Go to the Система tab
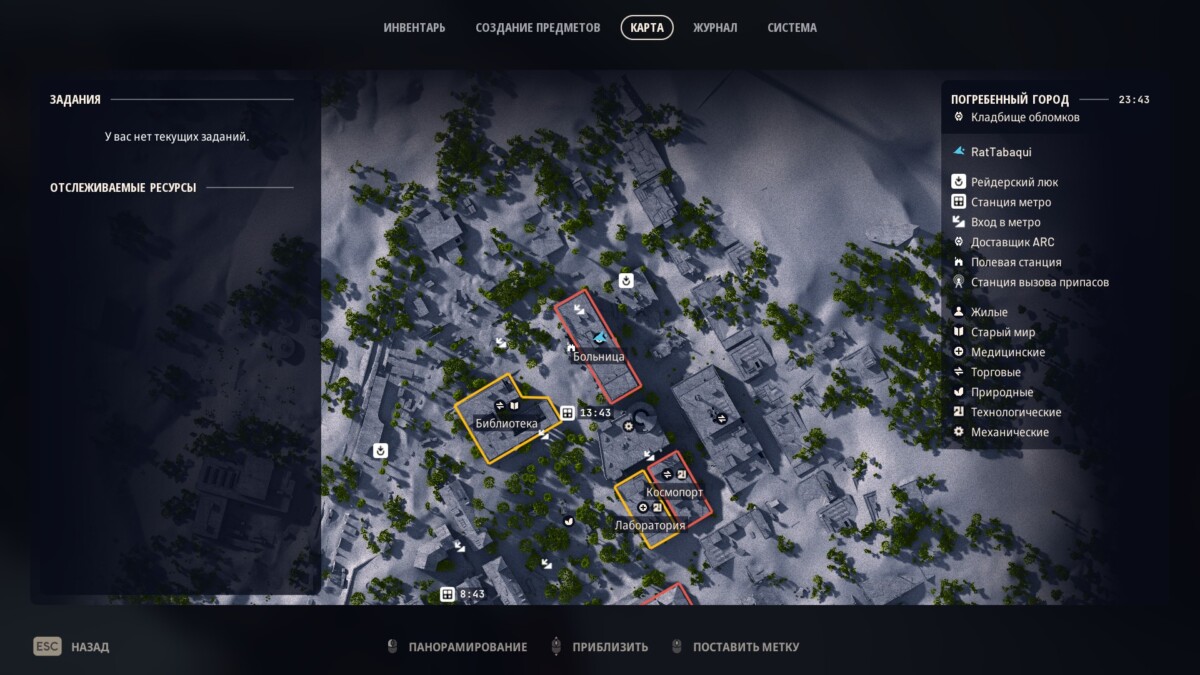Image resolution: width=1200 pixels, height=675 pixels. [792, 28]
